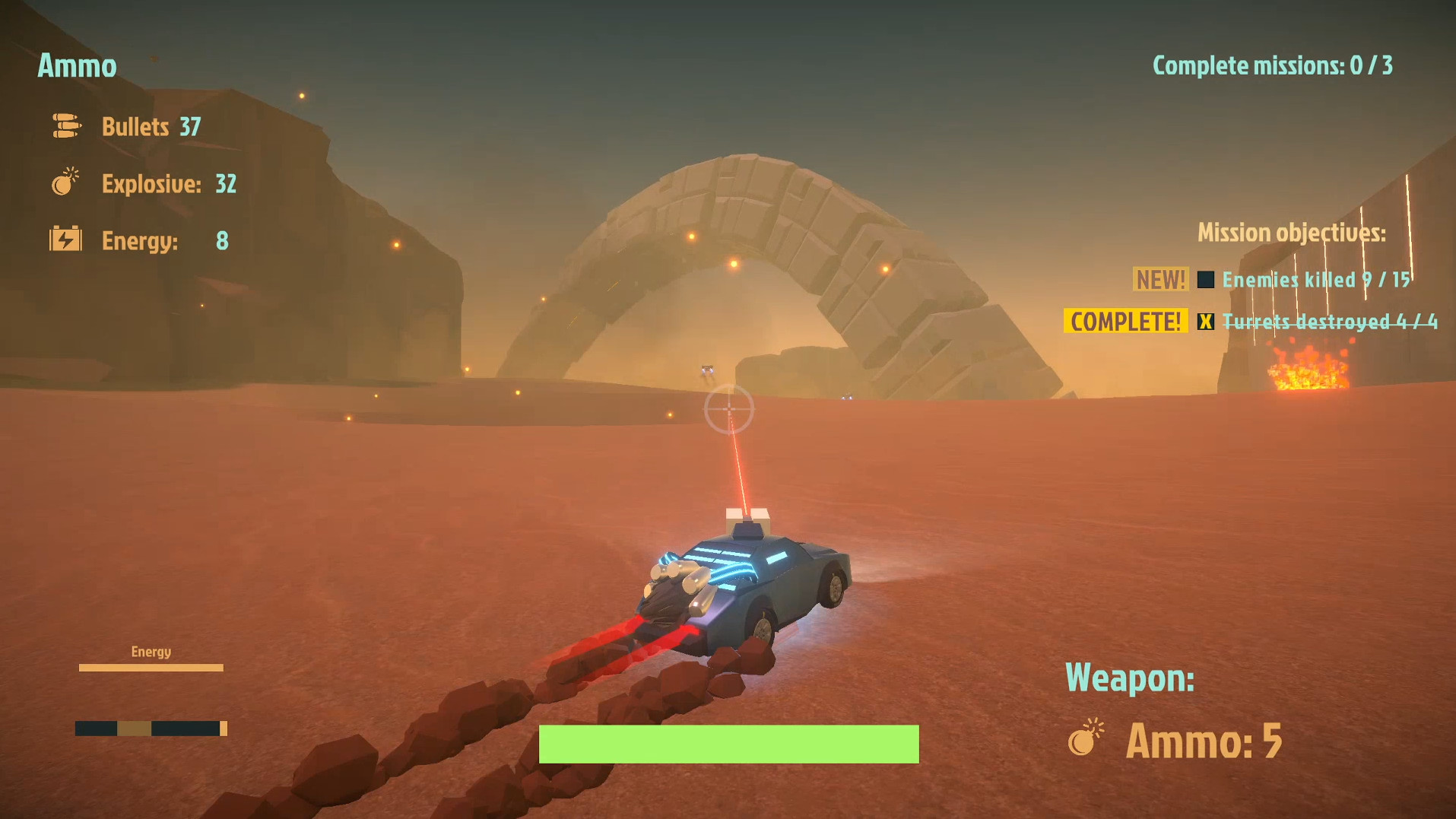Click the turret explosion fire effect
Viewport: 1456px width, 819px height.
(x=1308, y=373)
